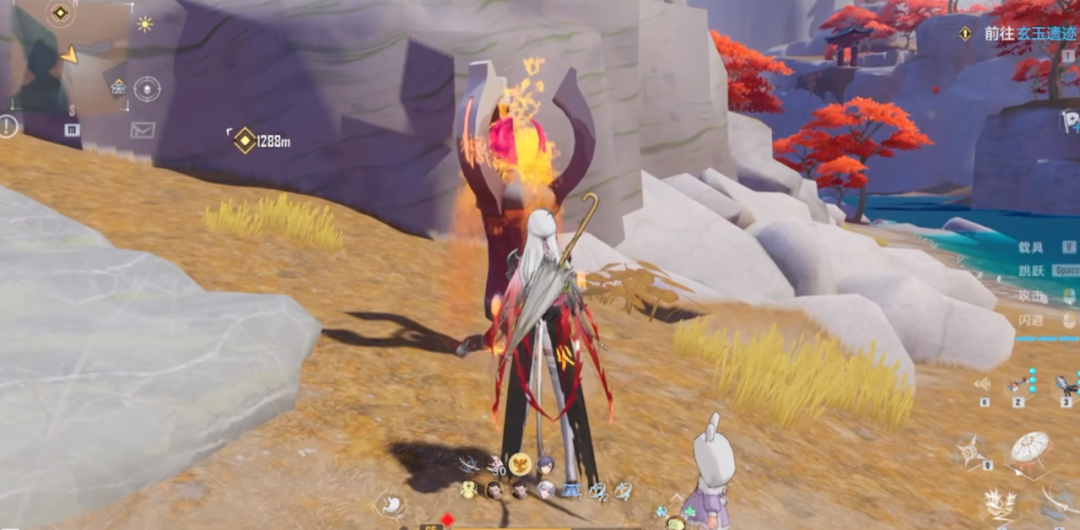Image resolution: width=1080 pixels, height=530 pixels.
Task: Select the purple-haired character portrait
Action: click(545, 465)
